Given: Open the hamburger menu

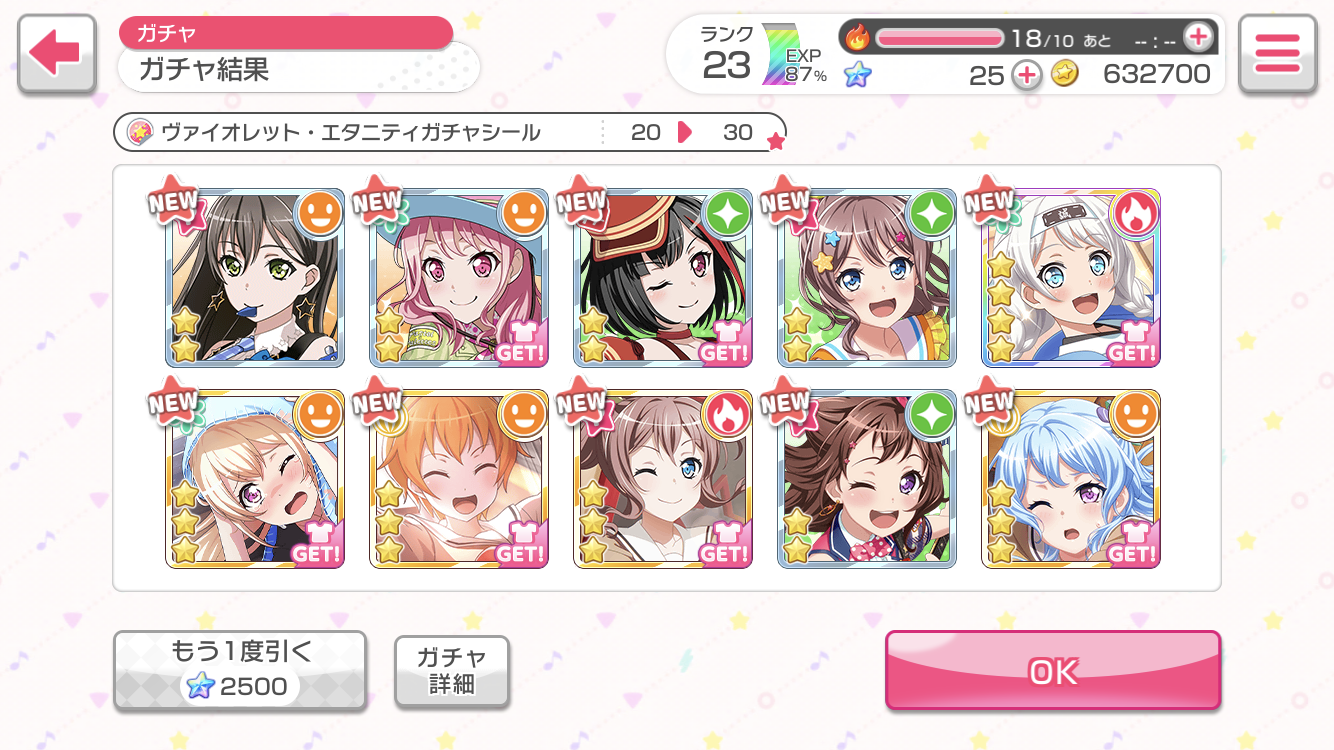Looking at the screenshot, I should (1276, 54).
